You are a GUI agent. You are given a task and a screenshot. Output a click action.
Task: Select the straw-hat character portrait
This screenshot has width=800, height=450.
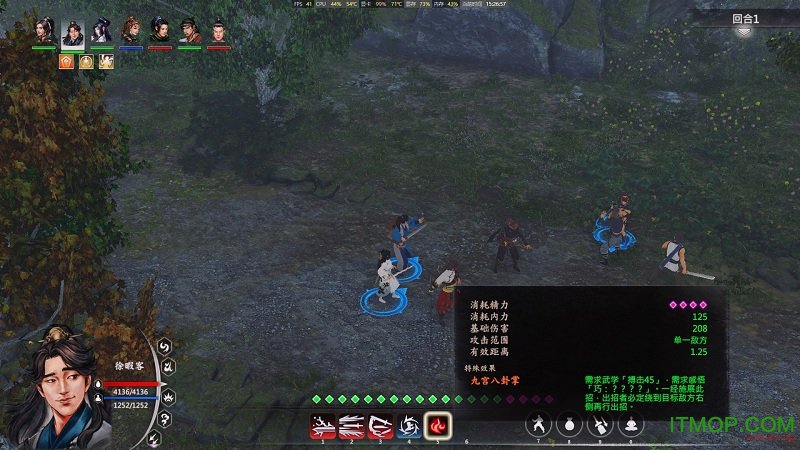coord(189,31)
